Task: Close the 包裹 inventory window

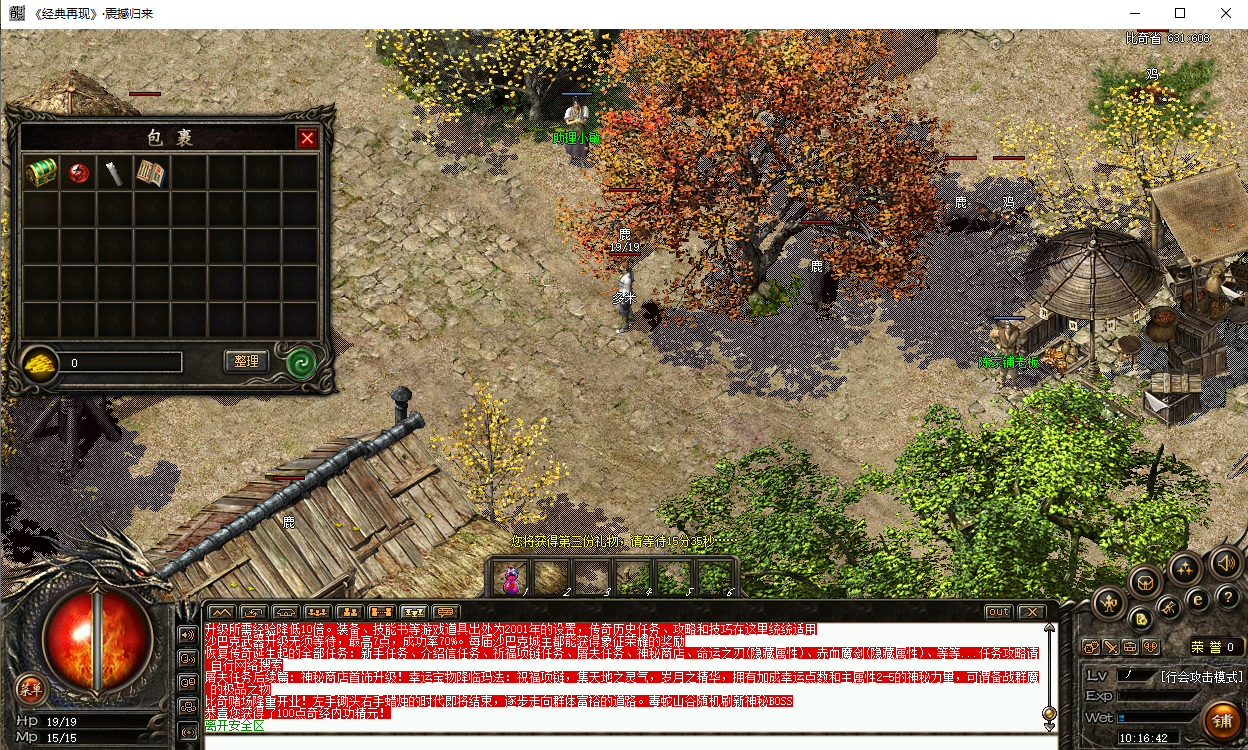Action: (x=307, y=138)
